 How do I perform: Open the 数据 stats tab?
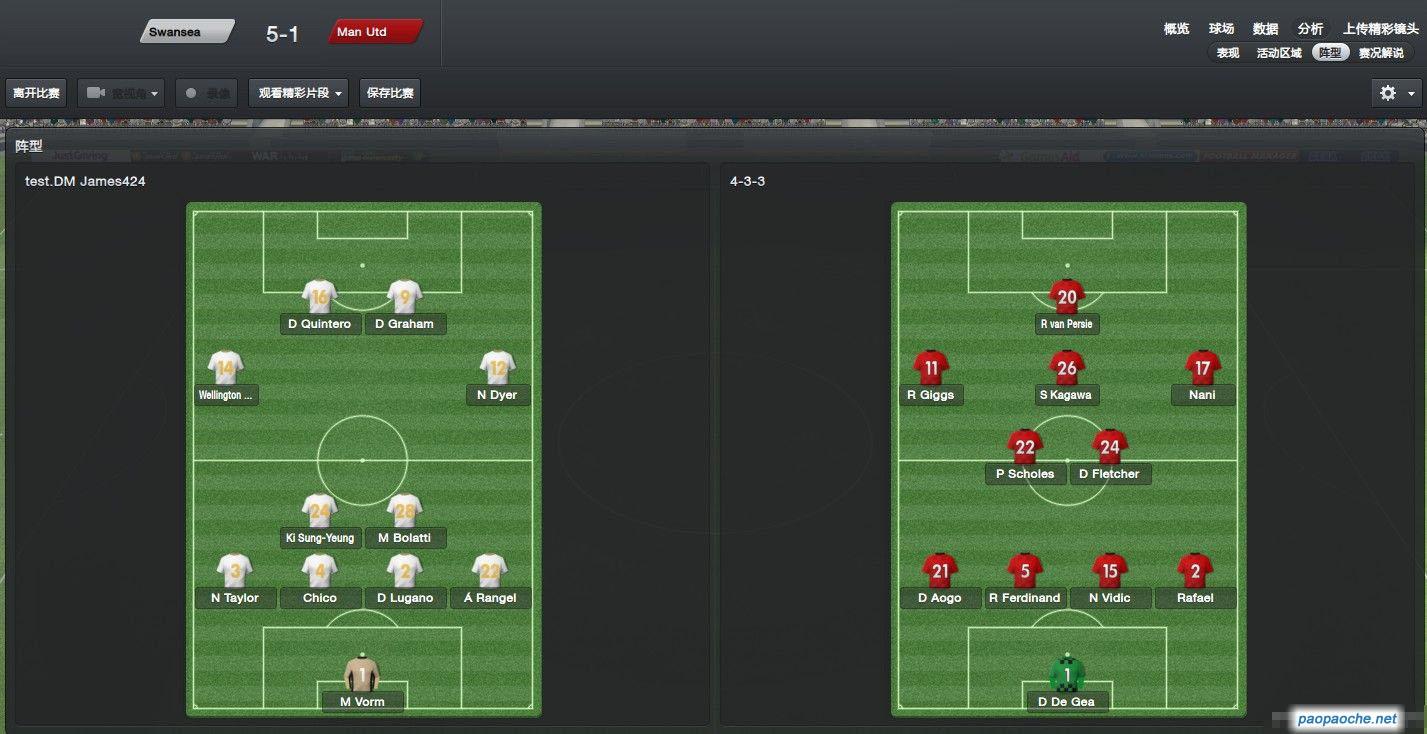click(1265, 29)
